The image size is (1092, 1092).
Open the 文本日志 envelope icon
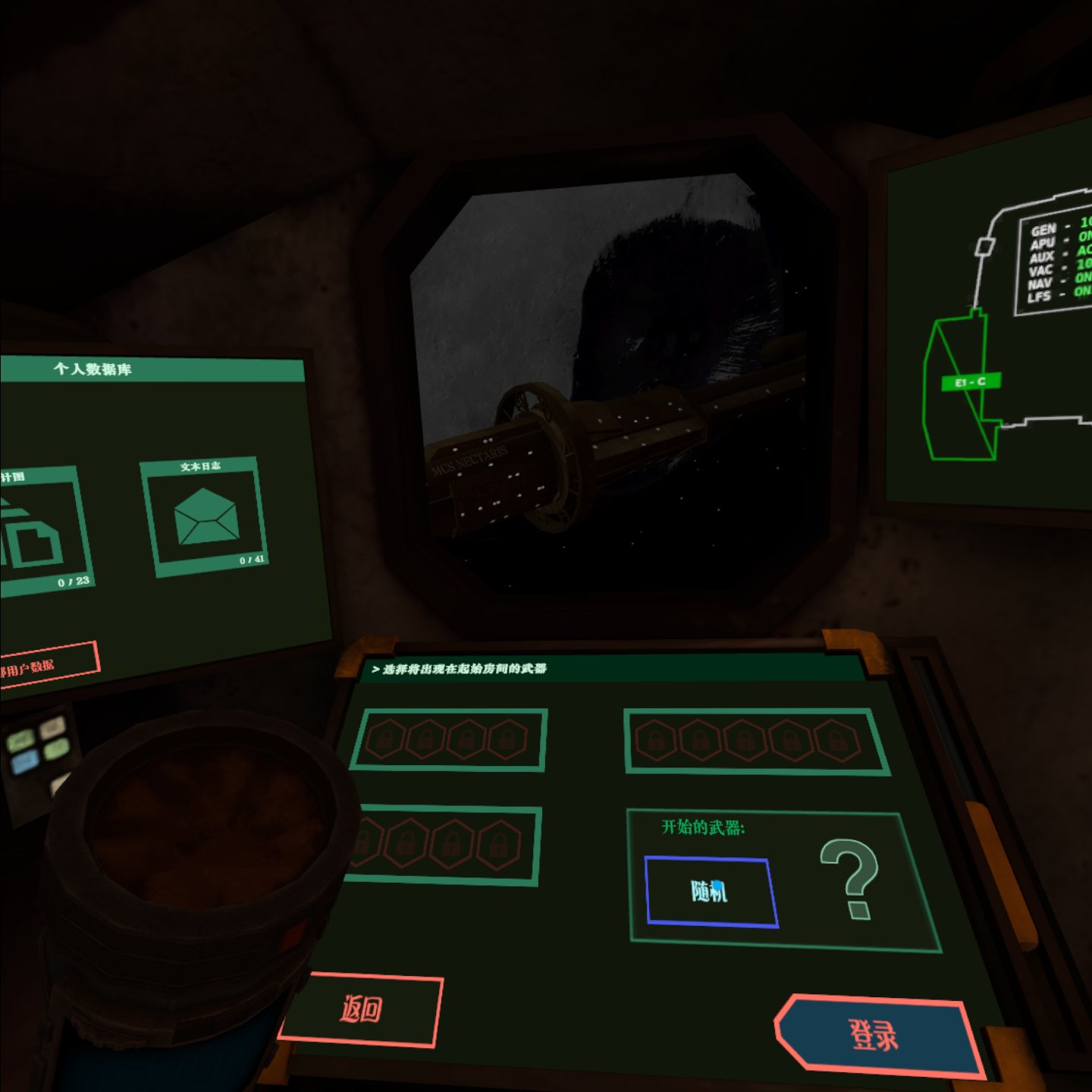coord(206,518)
